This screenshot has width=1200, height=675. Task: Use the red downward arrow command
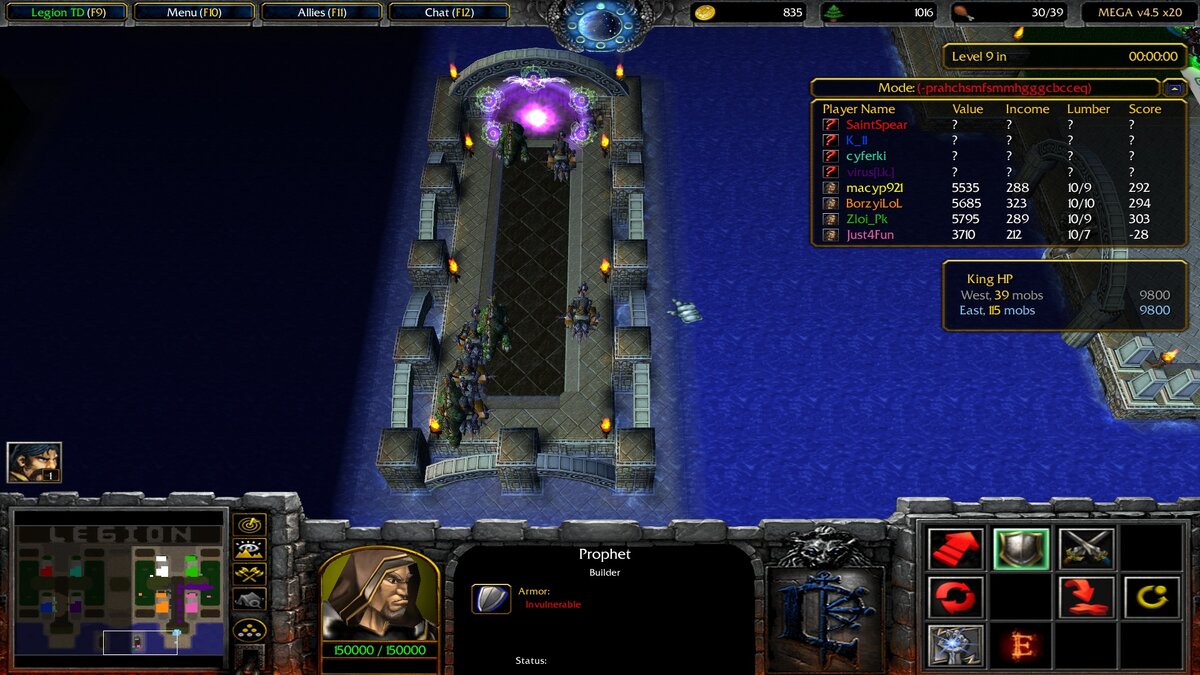[1087, 597]
